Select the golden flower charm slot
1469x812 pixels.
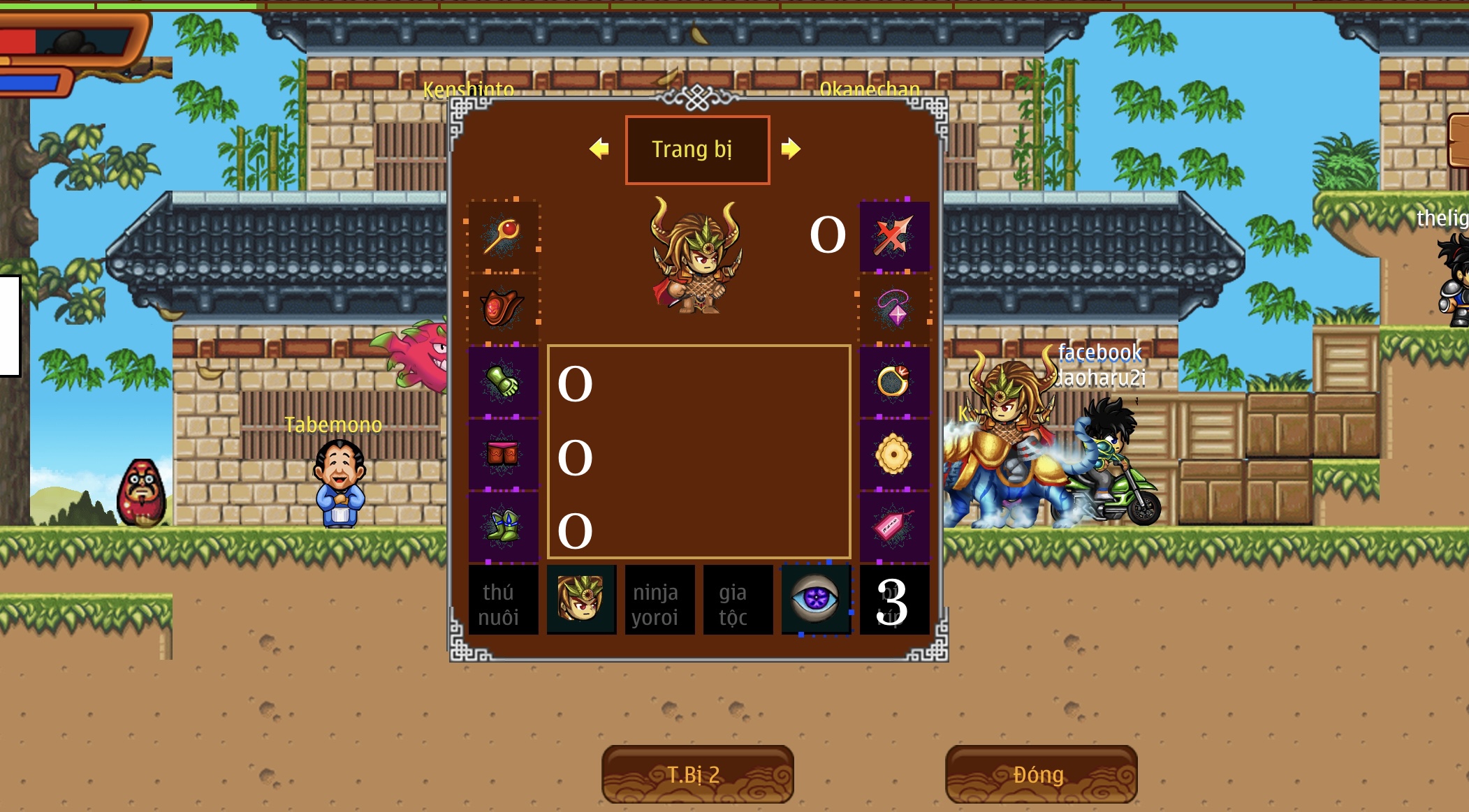pyautogui.click(x=894, y=455)
